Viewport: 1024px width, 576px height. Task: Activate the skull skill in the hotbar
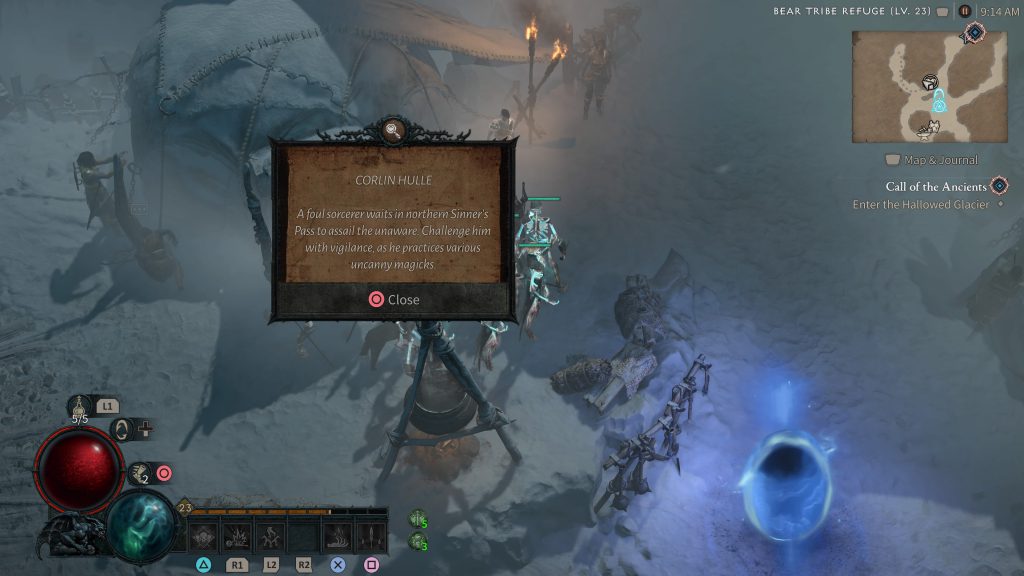[x=205, y=537]
